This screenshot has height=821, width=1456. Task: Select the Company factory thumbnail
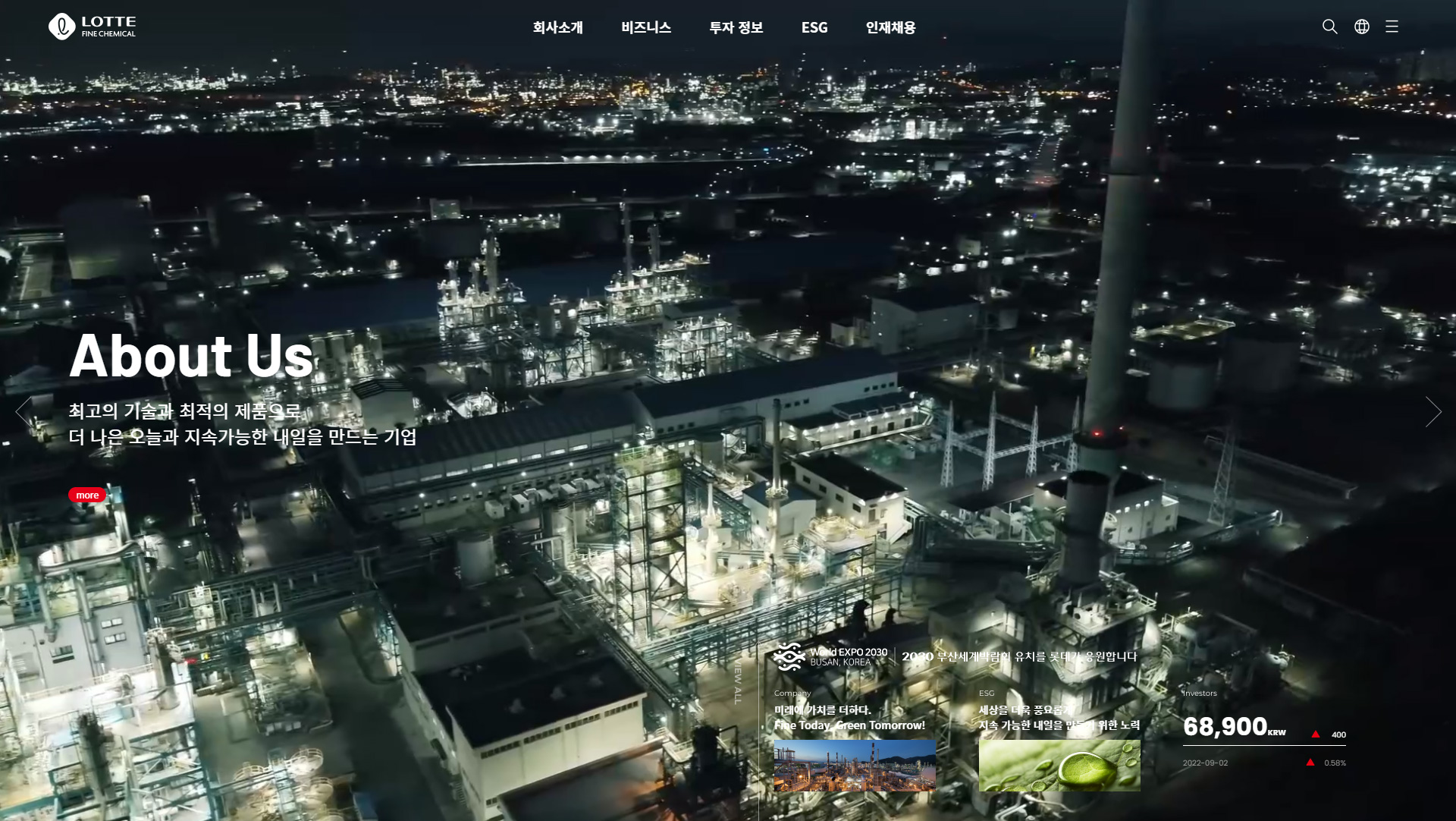(x=855, y=766)
